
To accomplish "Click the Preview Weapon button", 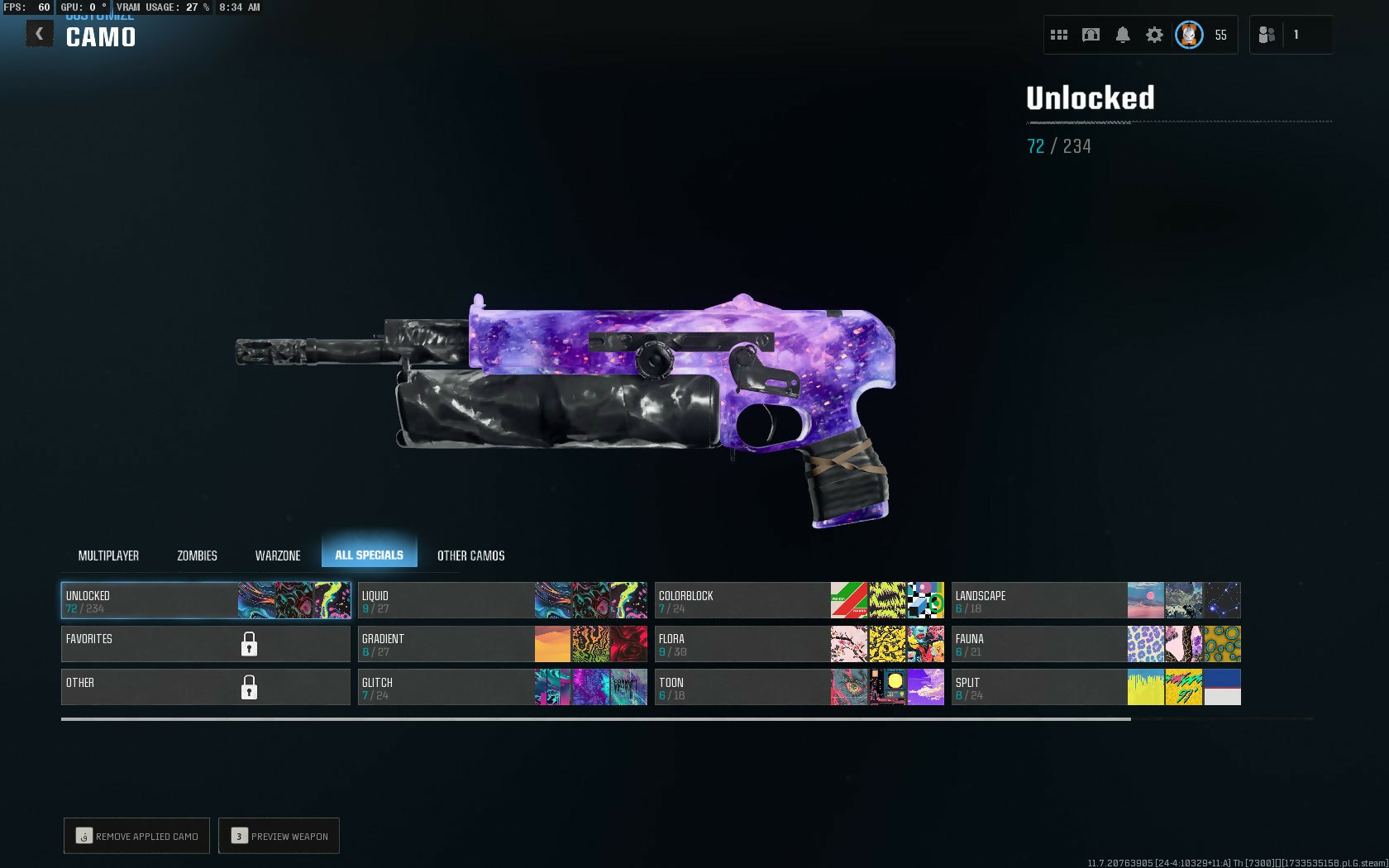I will pyautogui.click(x=279, y=836).
